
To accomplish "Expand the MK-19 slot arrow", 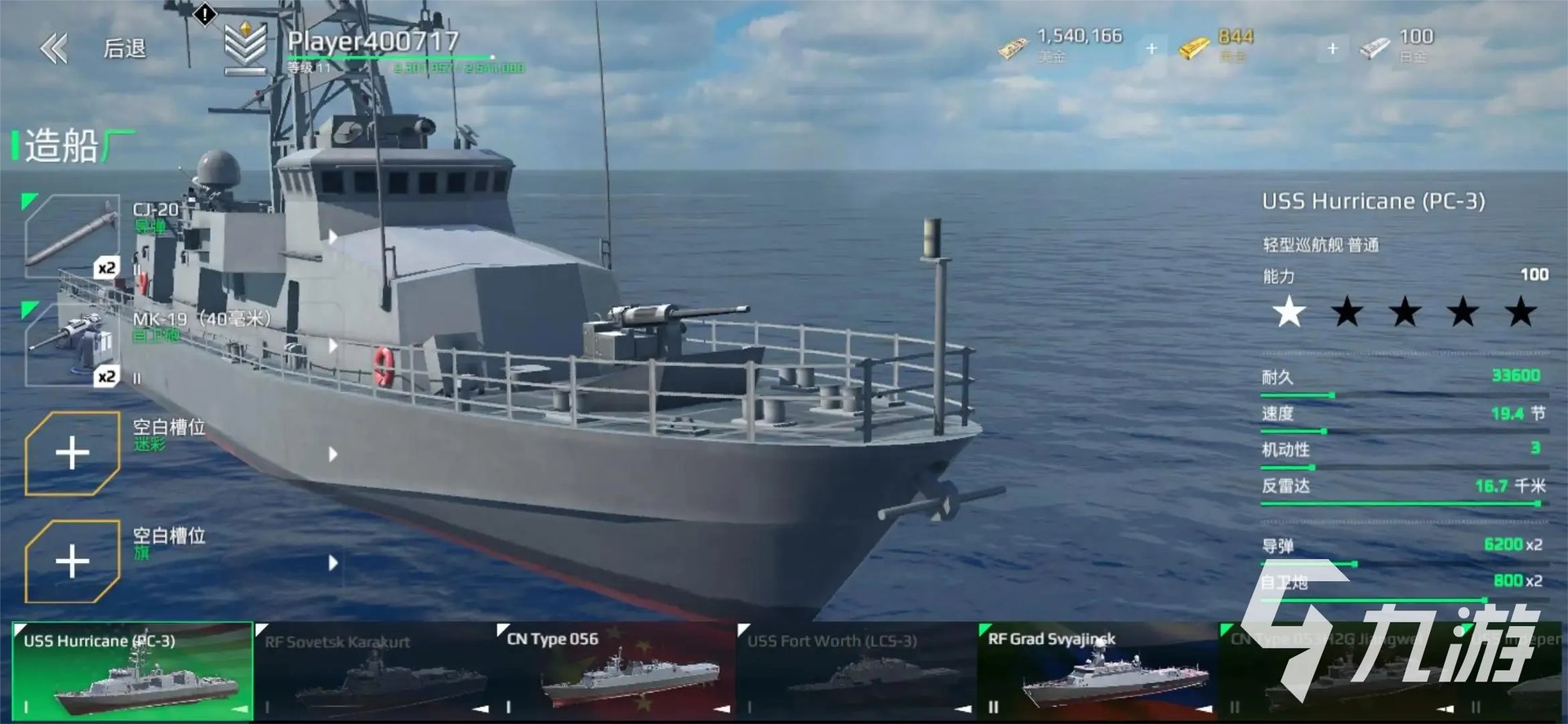I will click(332, 346).
